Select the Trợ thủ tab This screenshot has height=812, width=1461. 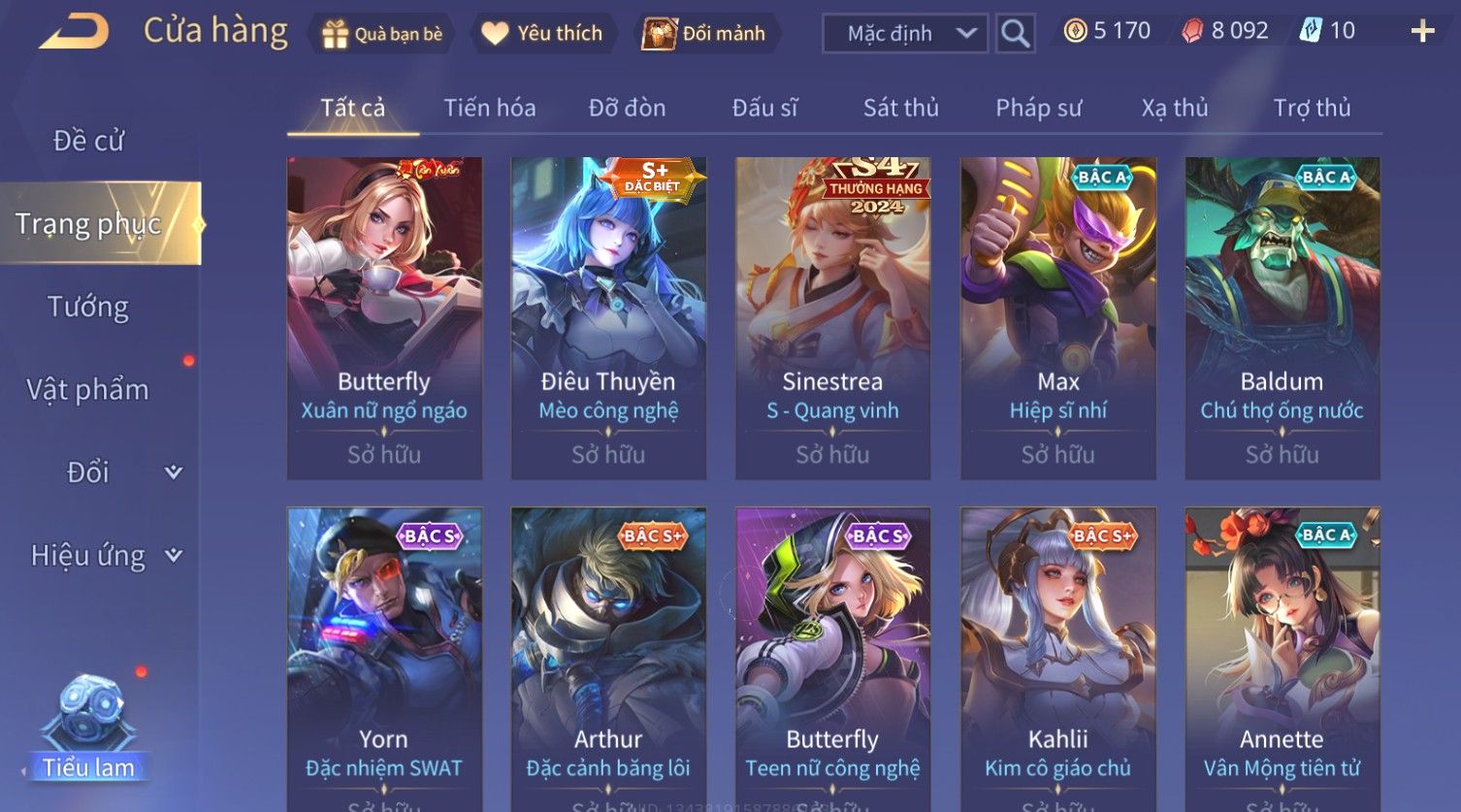pos(1312,108)
